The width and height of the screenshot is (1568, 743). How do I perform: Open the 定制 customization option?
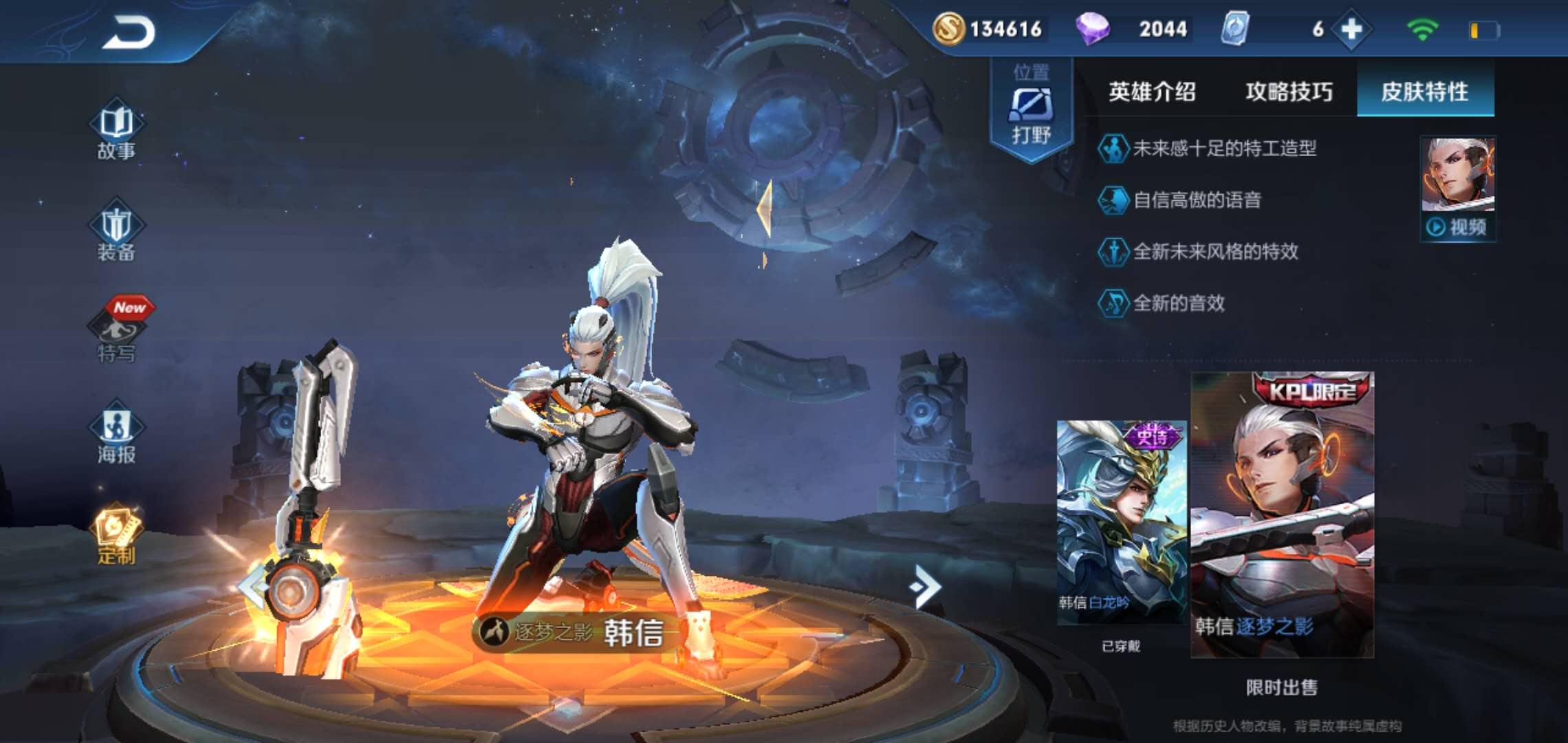(x=116, y=536)
